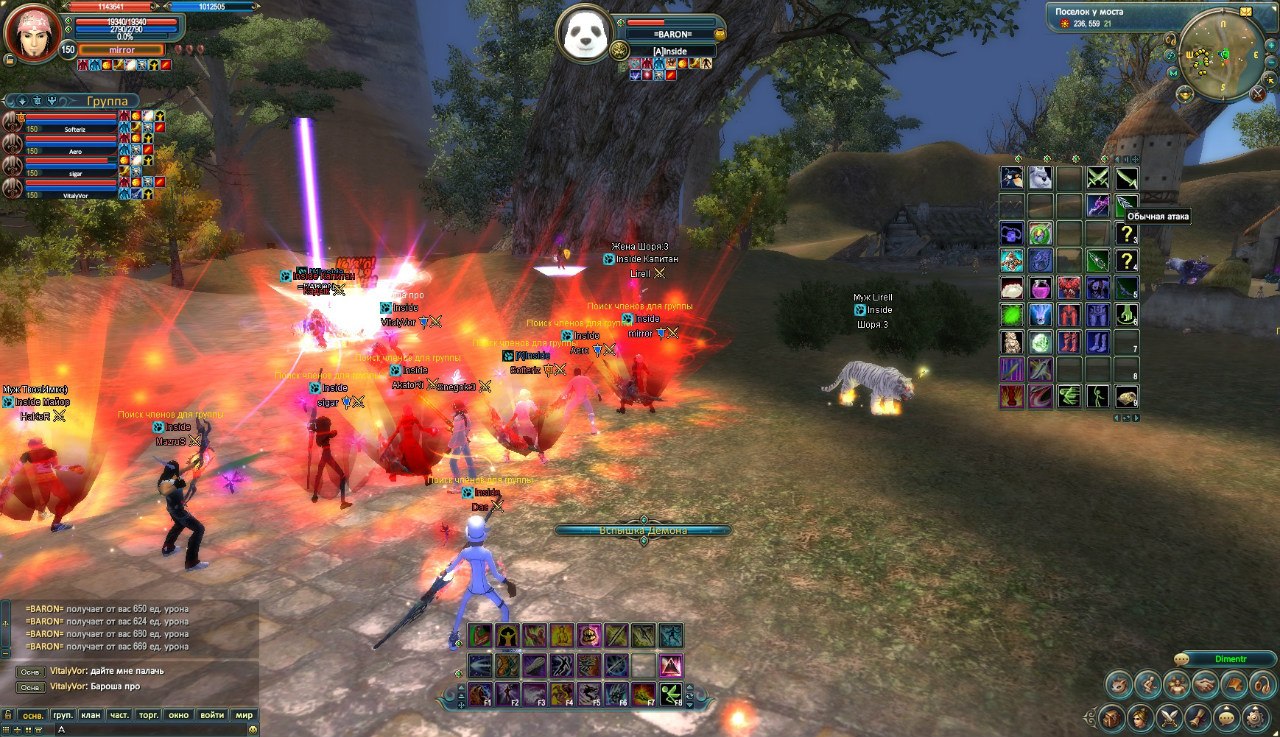Viewport: 1280px width, 737px height.
Task: Open the quest scroll journal
Action: click(1198, 717)
